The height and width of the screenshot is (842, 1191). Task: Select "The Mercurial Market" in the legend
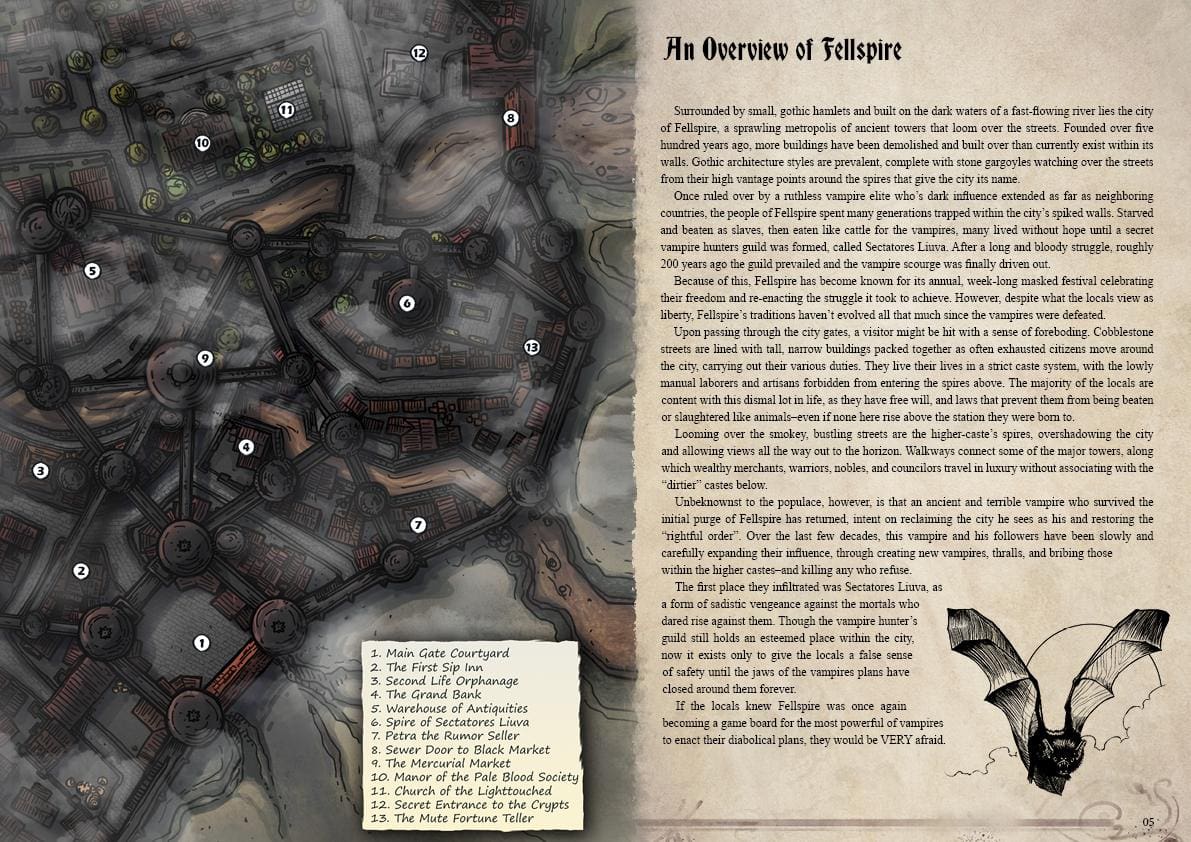click(439, 763)
